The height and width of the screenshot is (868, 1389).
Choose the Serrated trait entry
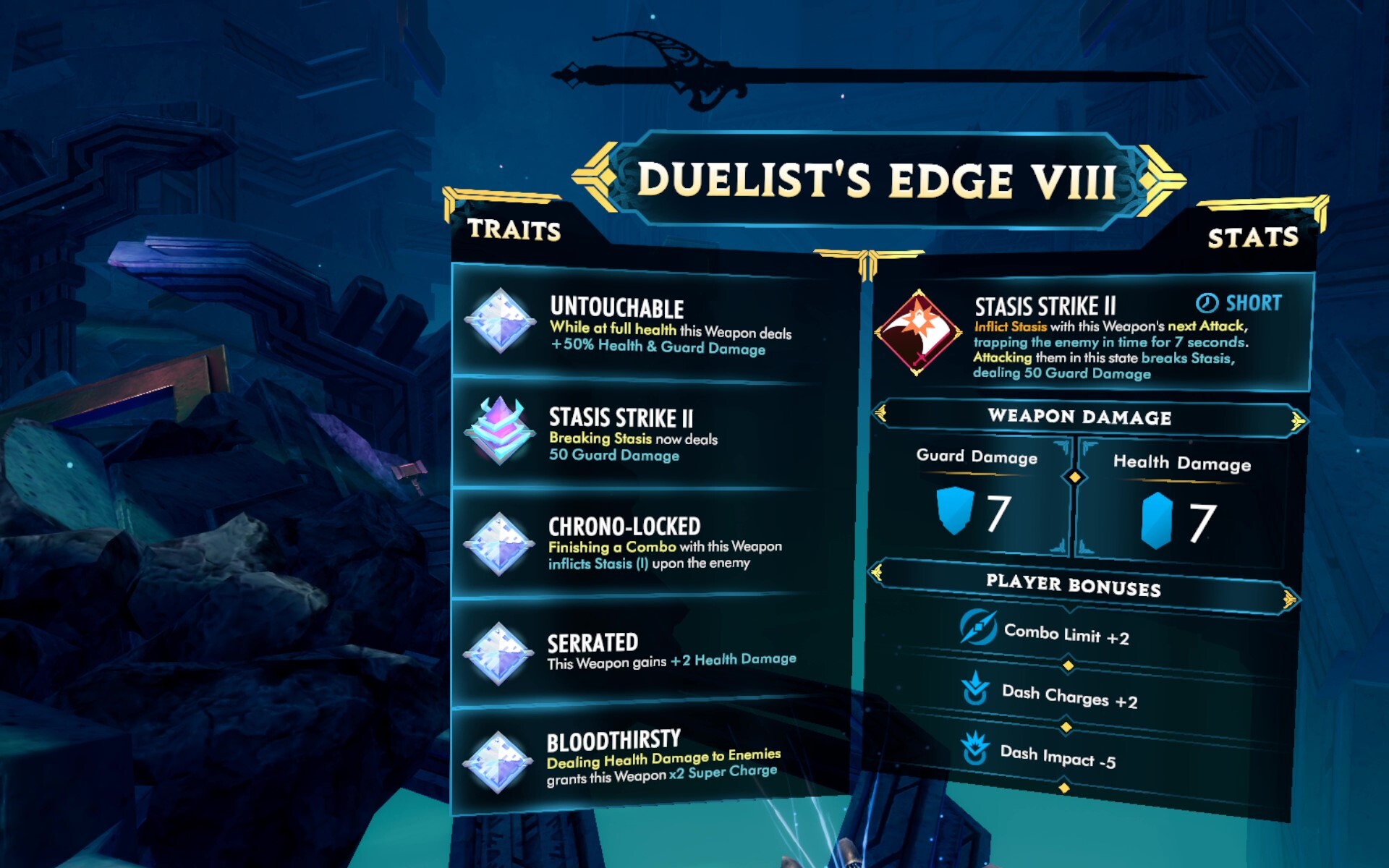tap(651, 652)
